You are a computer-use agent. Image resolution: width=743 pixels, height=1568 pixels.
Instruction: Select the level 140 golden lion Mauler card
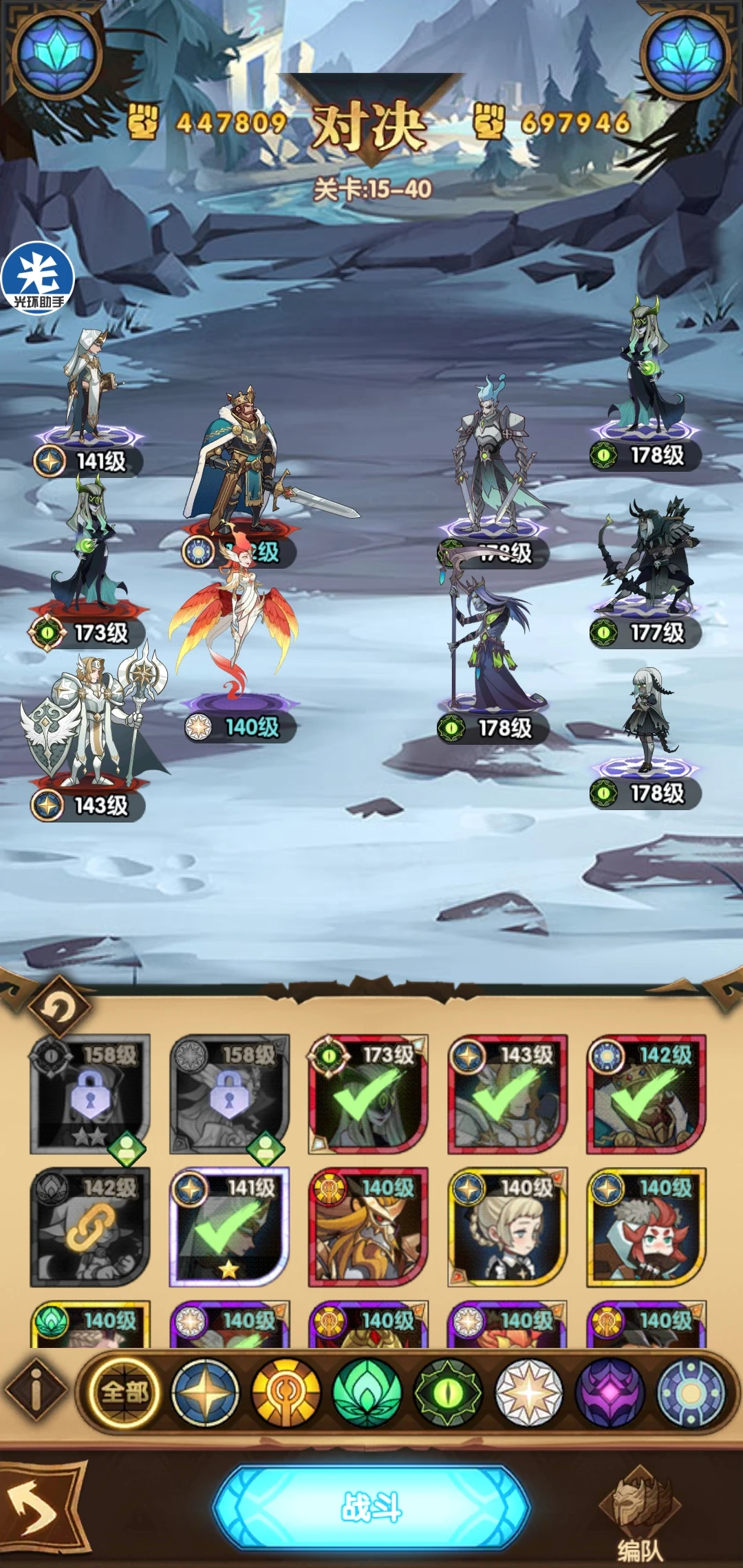tap(368, 1227)
